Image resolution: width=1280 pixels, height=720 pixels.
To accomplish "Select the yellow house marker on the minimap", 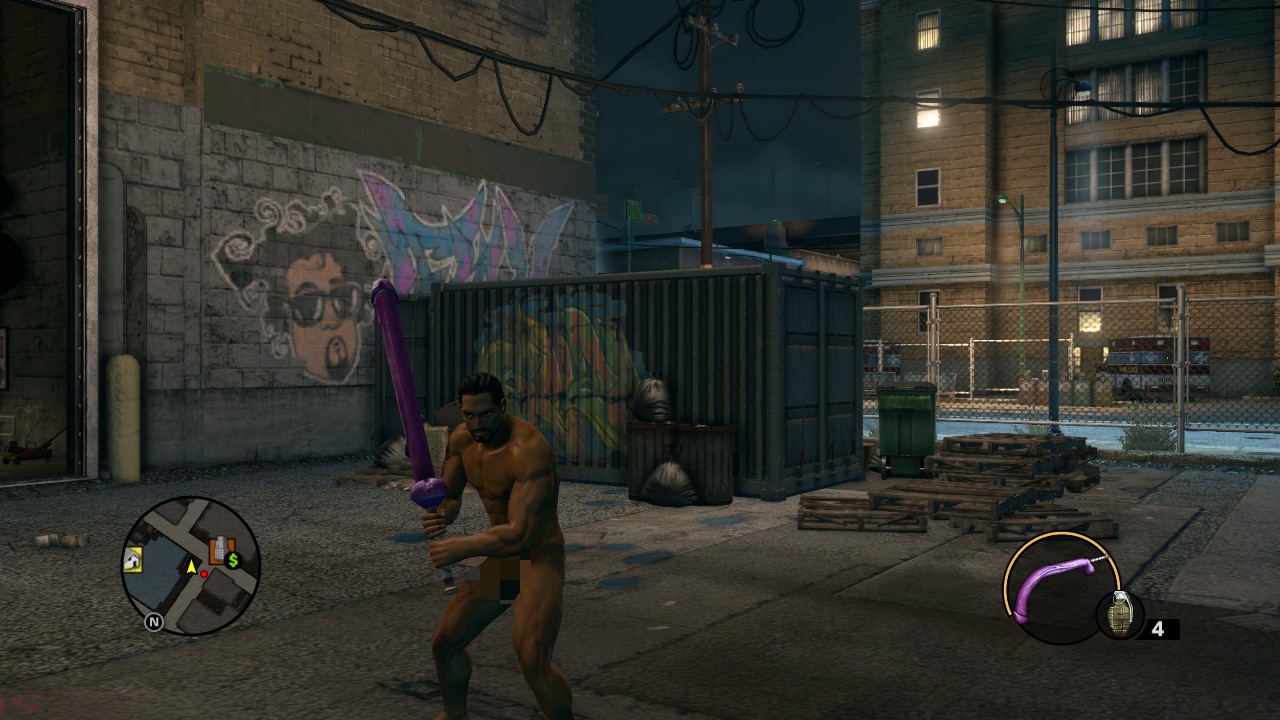I will point(133,561).
